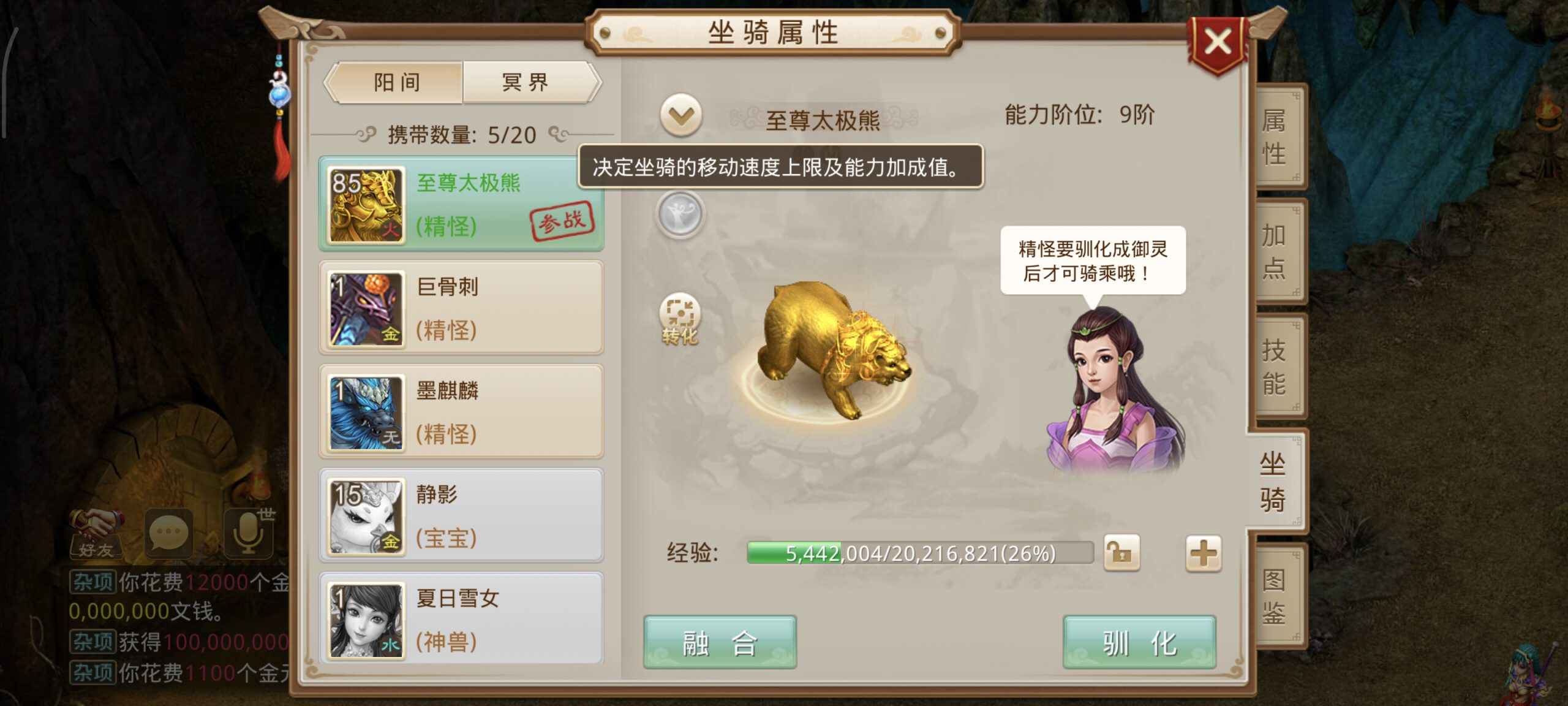The height and width of the screenshot is (706, 1568).
Task: Switch to the 阳间 tab
Action: [396, 82]
